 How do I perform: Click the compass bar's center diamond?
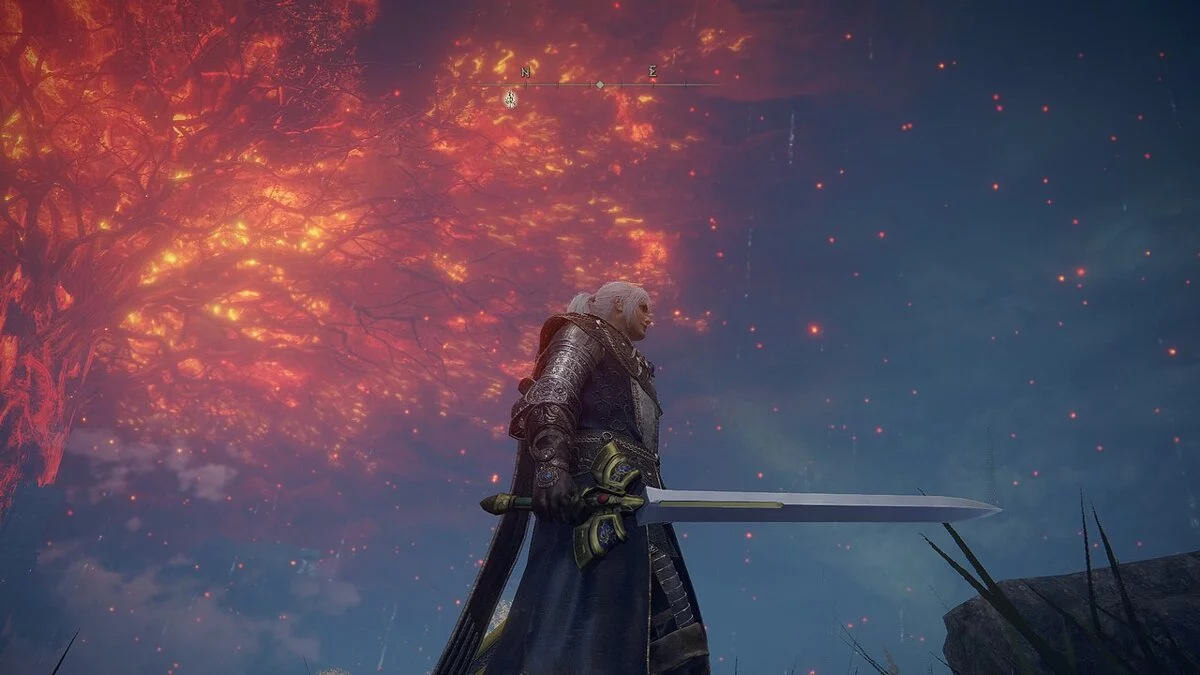pyautogui.click(x=599, y=85)
